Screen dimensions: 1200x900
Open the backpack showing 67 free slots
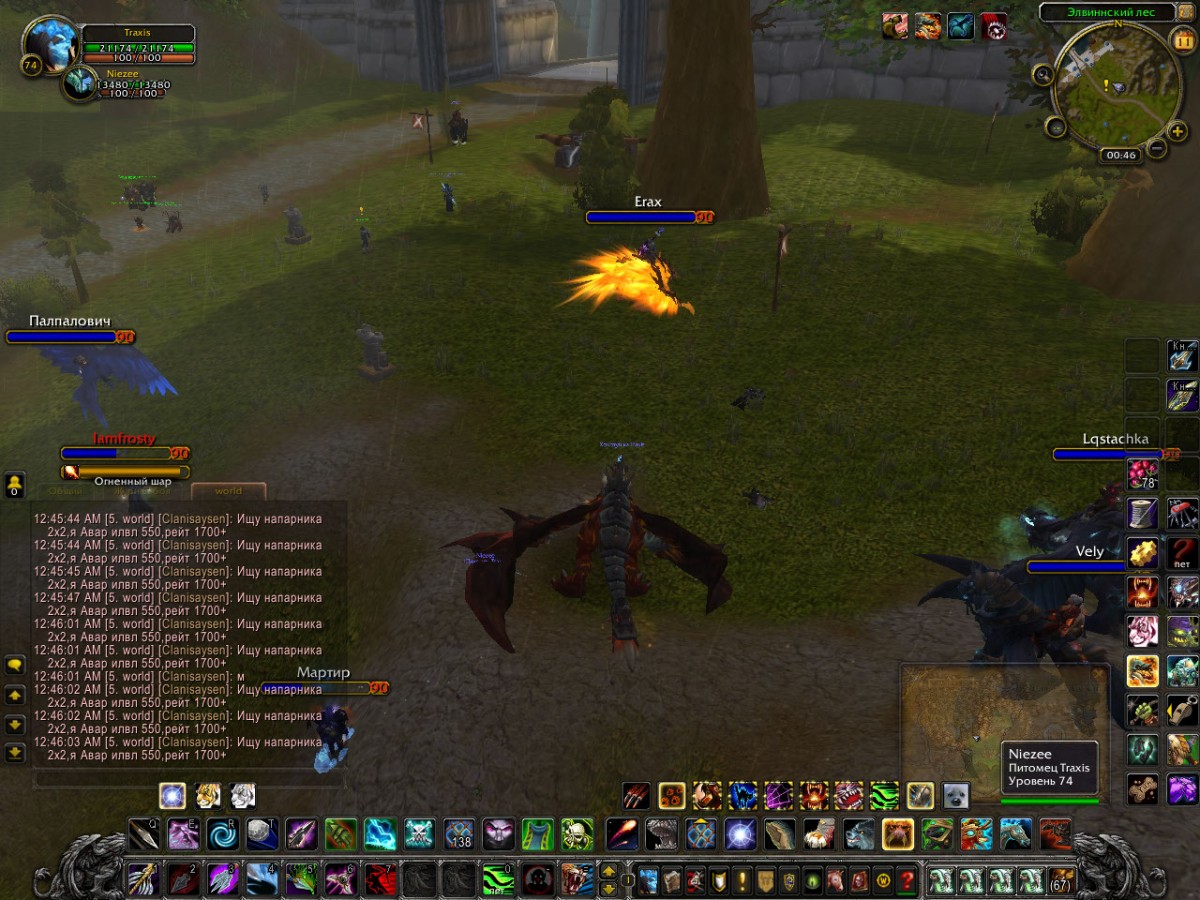click(1060, 881)
